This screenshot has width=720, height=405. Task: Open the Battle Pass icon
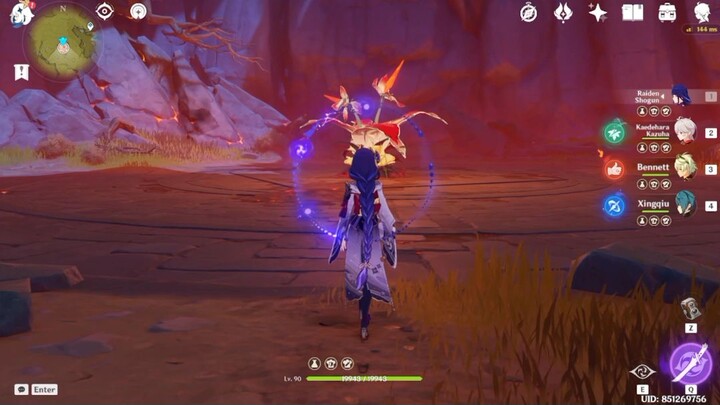point(563,12)
